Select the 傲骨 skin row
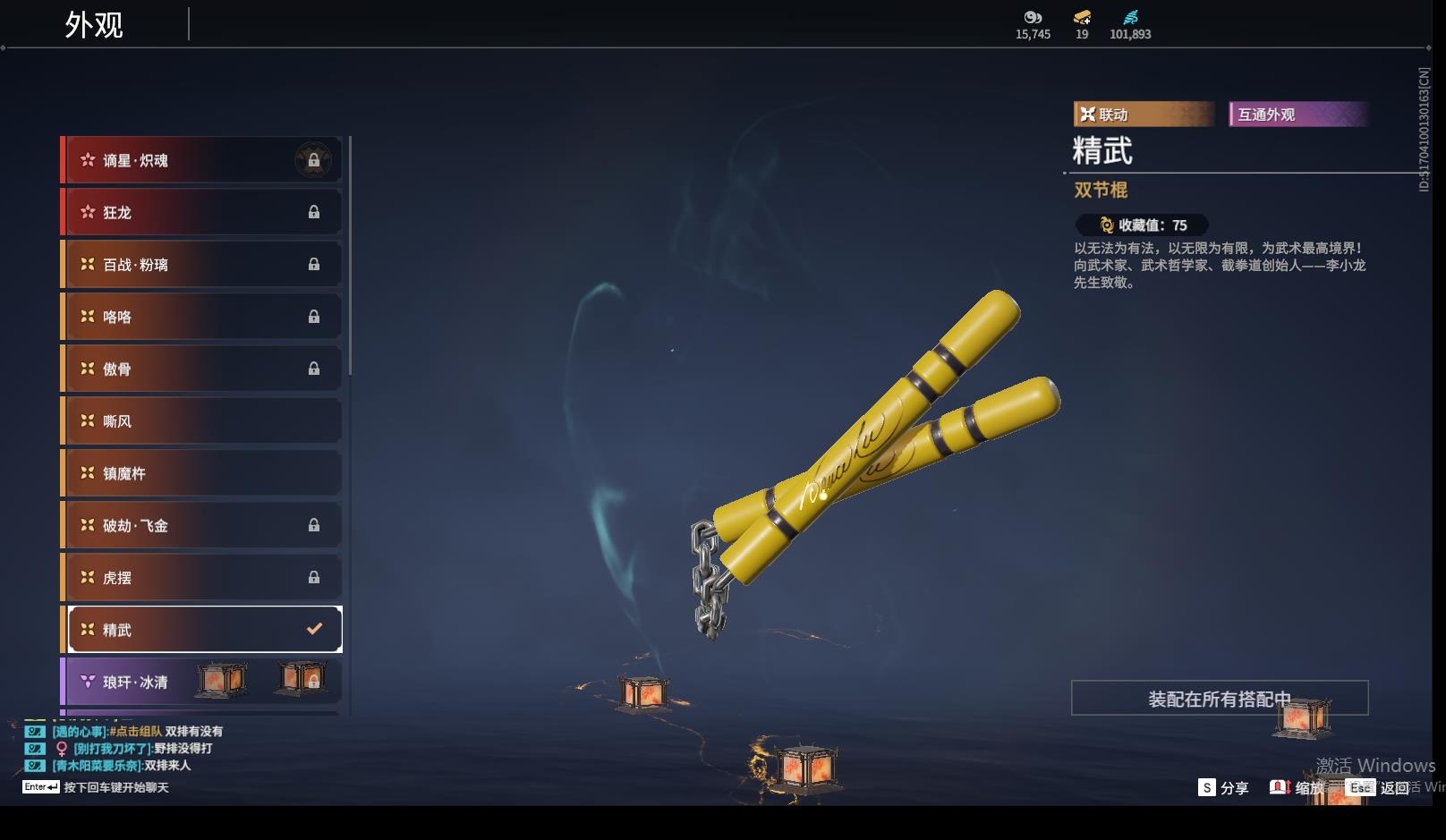Screen dimensions: 1446x840 [202, 369]
